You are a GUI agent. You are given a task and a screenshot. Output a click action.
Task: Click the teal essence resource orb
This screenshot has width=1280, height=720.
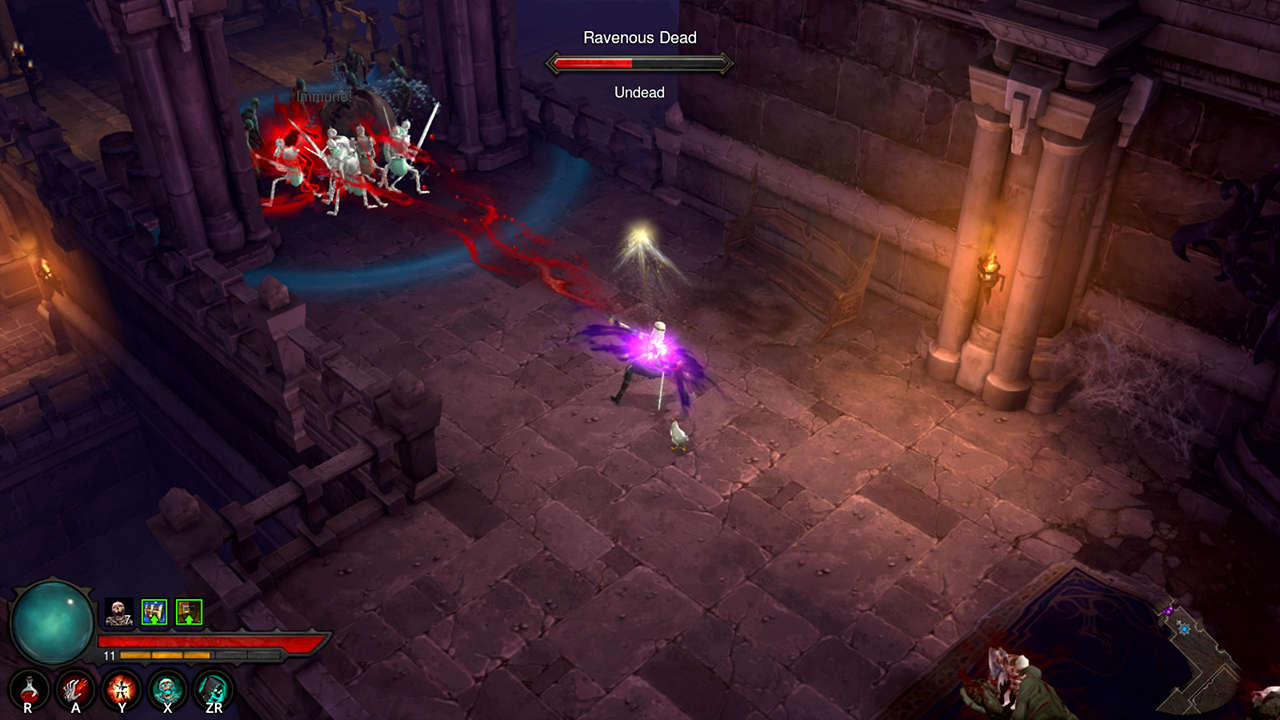point(52,622)
